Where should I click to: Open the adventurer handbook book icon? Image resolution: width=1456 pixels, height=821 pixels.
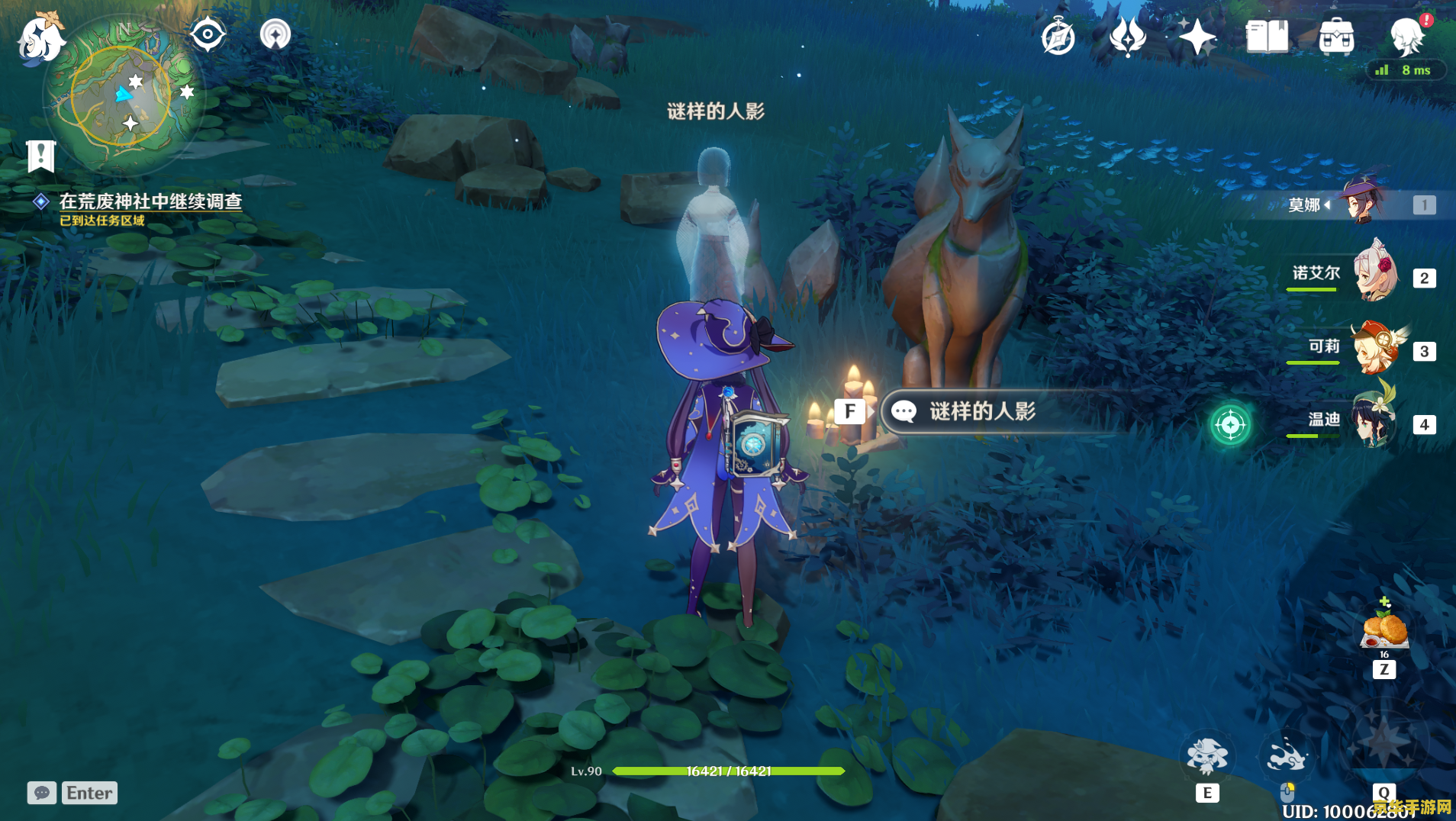coord(1267,37)
